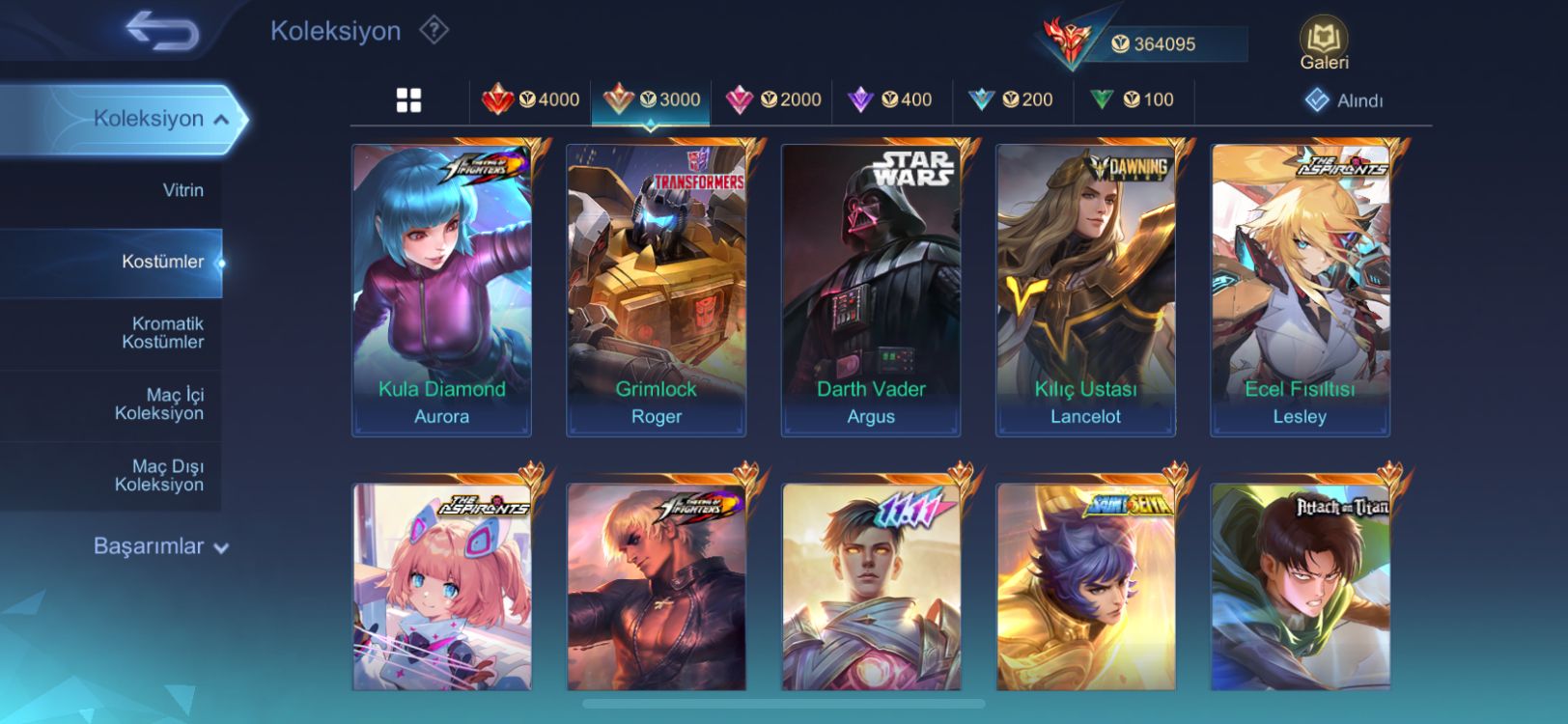
Task: Switch to the 2000 points tier tab
Action: point(773,99)
